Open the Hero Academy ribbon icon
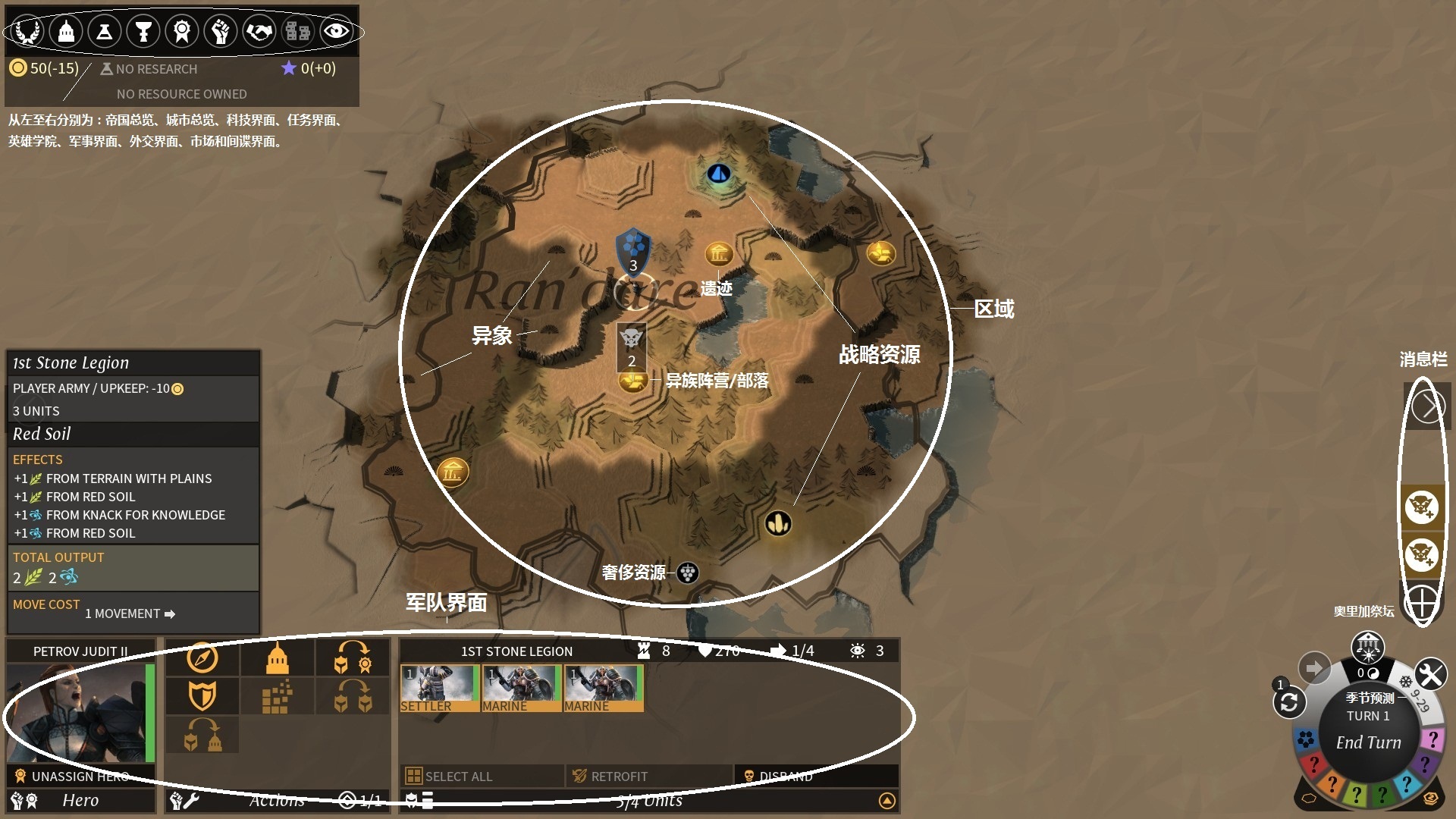Image resolution: width=1456 pixels, height=819 pixels. [x=182, y=32]
